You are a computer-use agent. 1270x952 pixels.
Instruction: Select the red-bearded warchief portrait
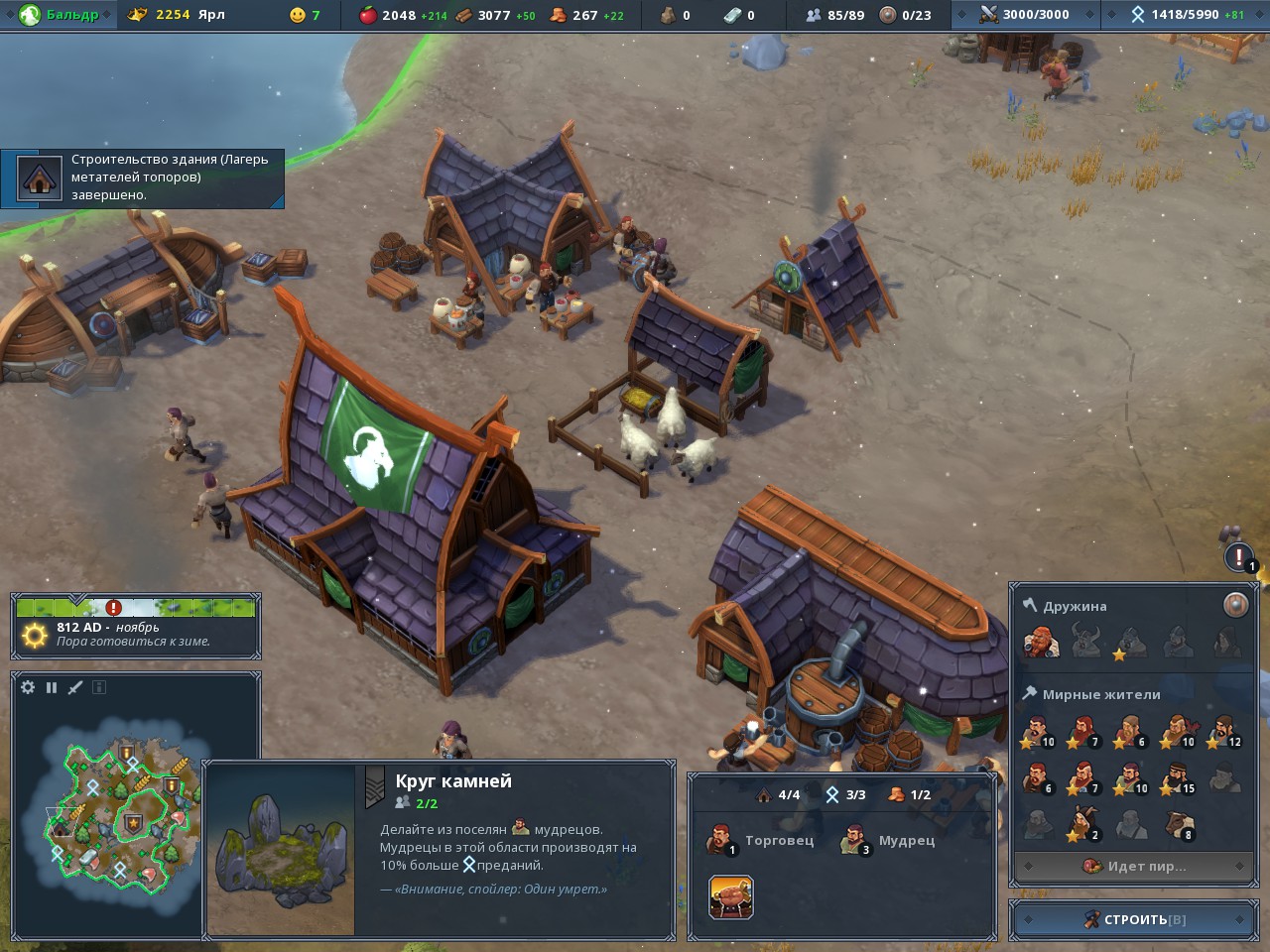(1040, 643)
